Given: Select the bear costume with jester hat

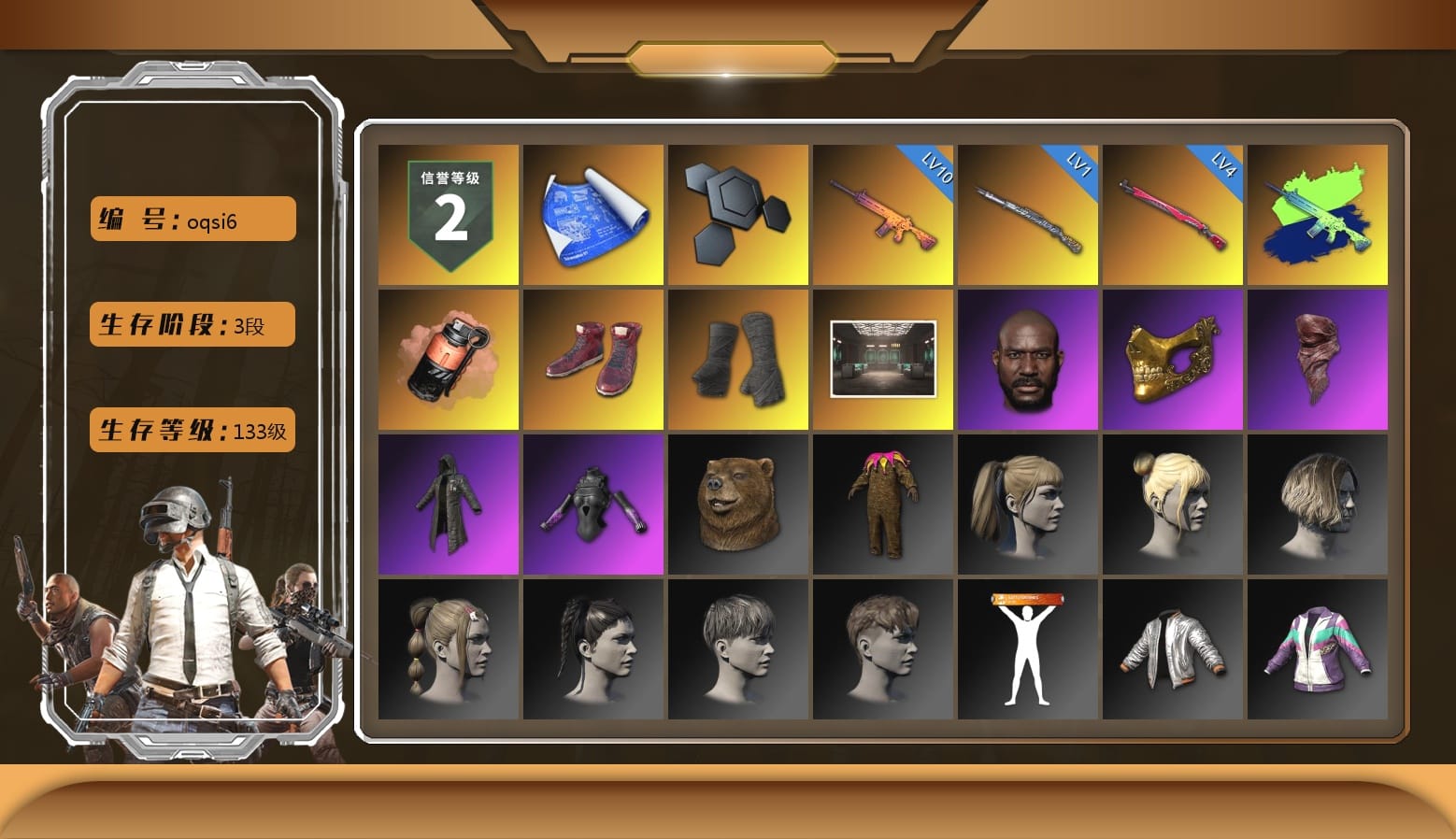Looking at the screenshot, I should point(883,504).
